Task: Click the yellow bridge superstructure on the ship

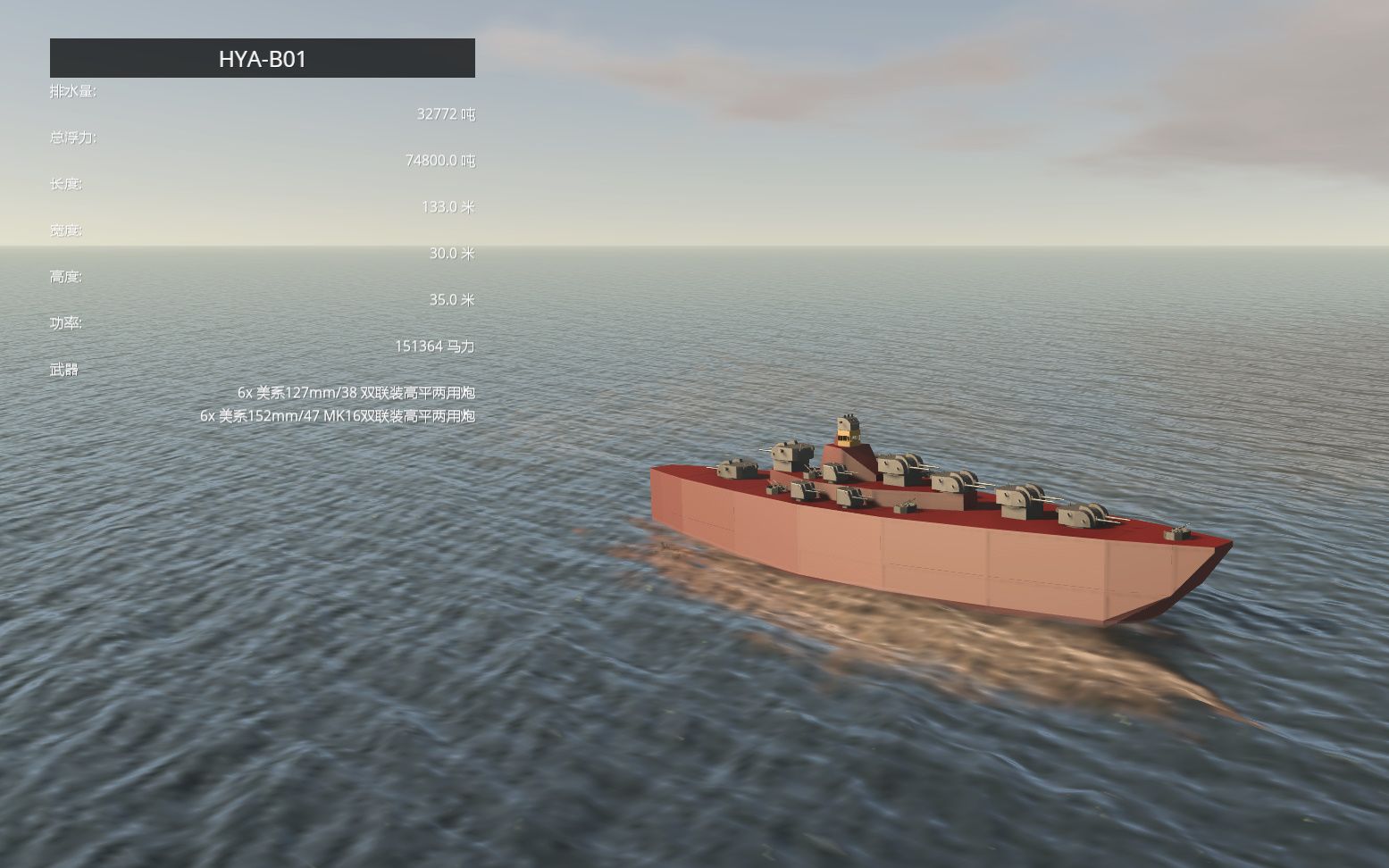Action: click(x=847, y=435)
